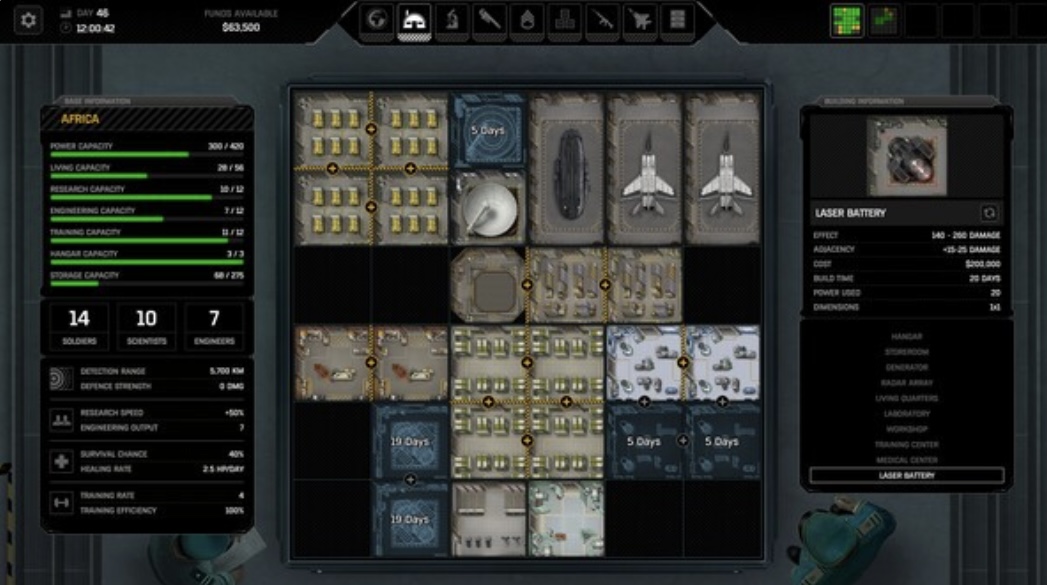Open the soldiers rank-insignia tab
The height and width of the screenshot is (585, 1047).
click(527, 20)
